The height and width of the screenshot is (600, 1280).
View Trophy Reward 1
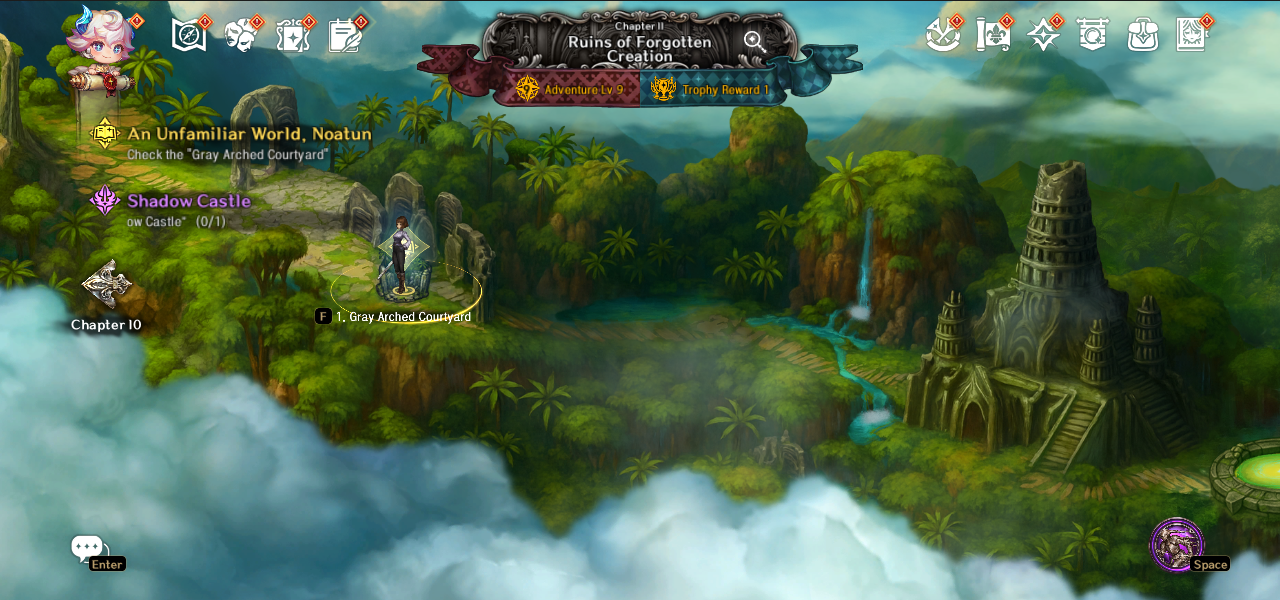tap(710, 89)
